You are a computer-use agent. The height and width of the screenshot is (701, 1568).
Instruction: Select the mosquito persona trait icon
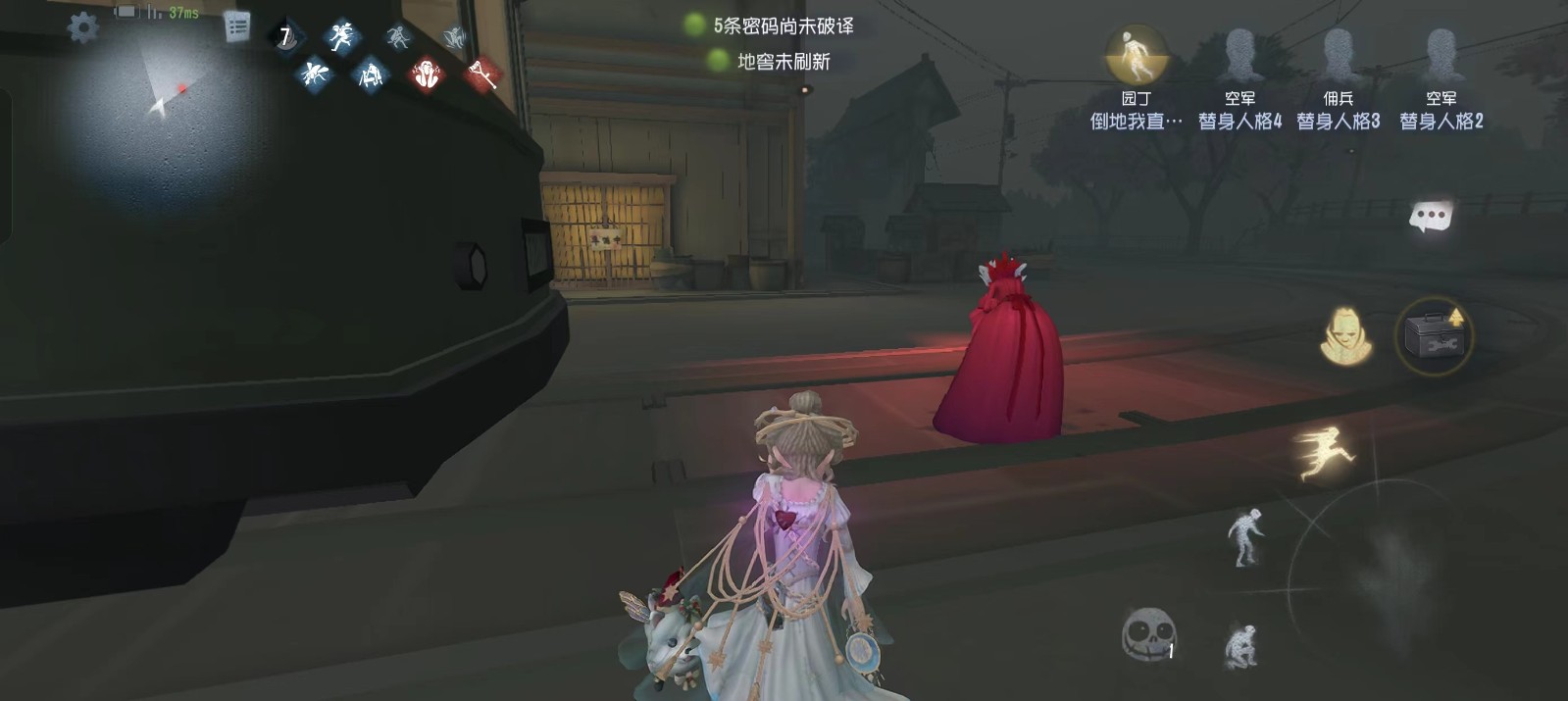[x=314, y=73]
